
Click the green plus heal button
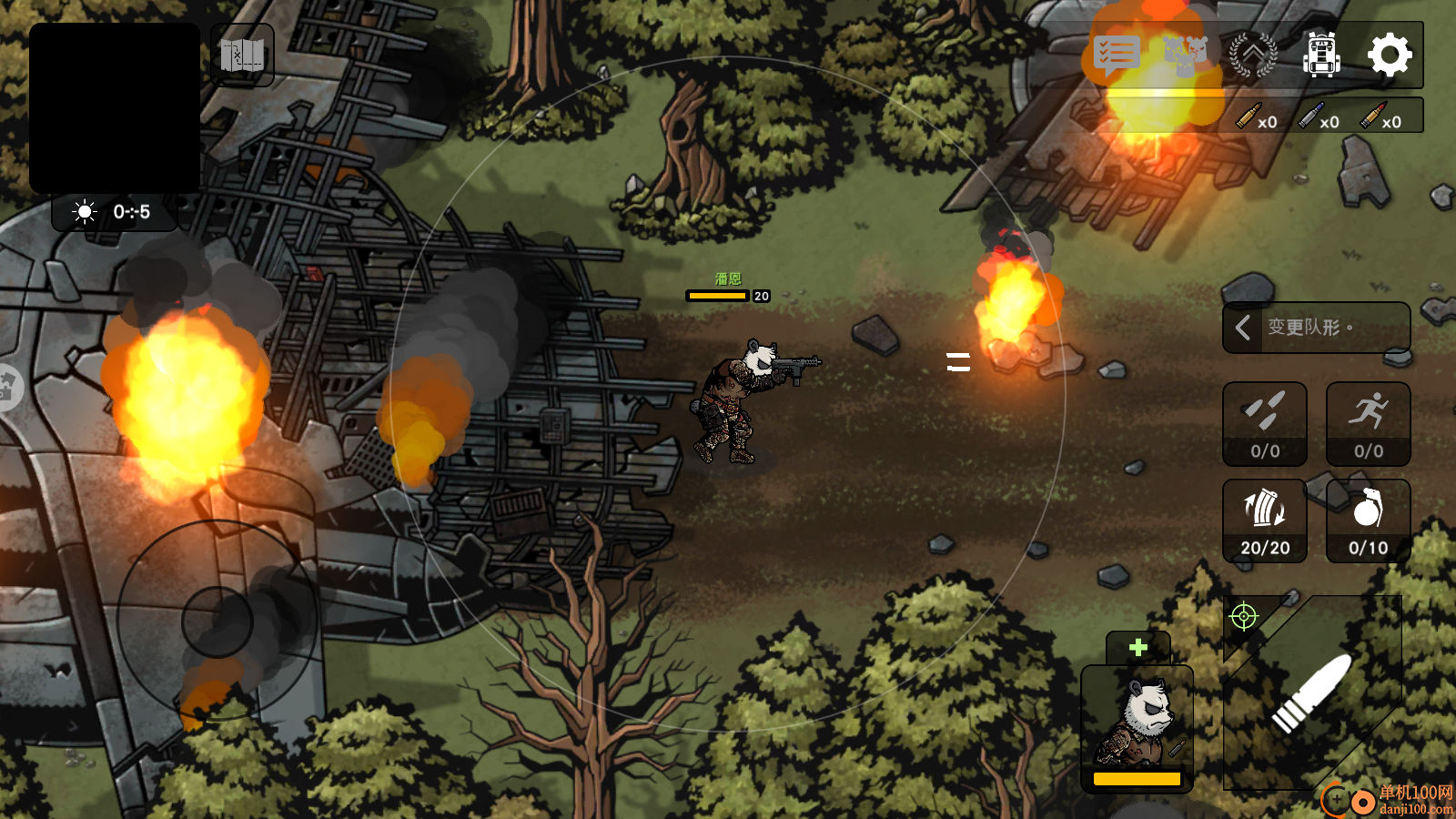pos(1137,648)
